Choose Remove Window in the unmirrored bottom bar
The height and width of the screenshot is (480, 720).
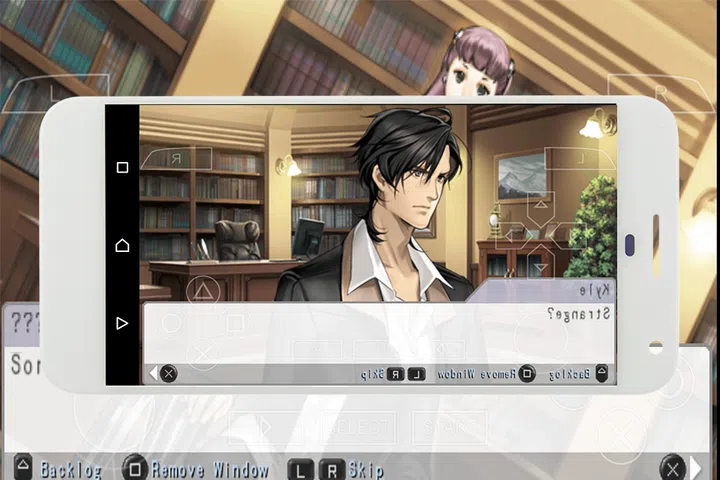[x=196, y=469]
